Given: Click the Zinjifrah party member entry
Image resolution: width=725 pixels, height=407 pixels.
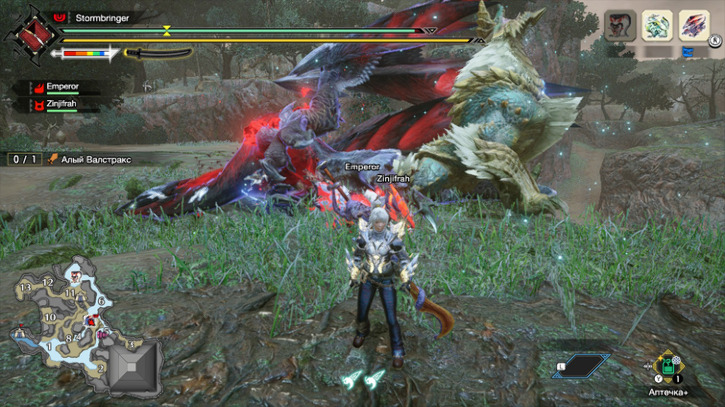Looking at the screenshot, I should point(62,103).
